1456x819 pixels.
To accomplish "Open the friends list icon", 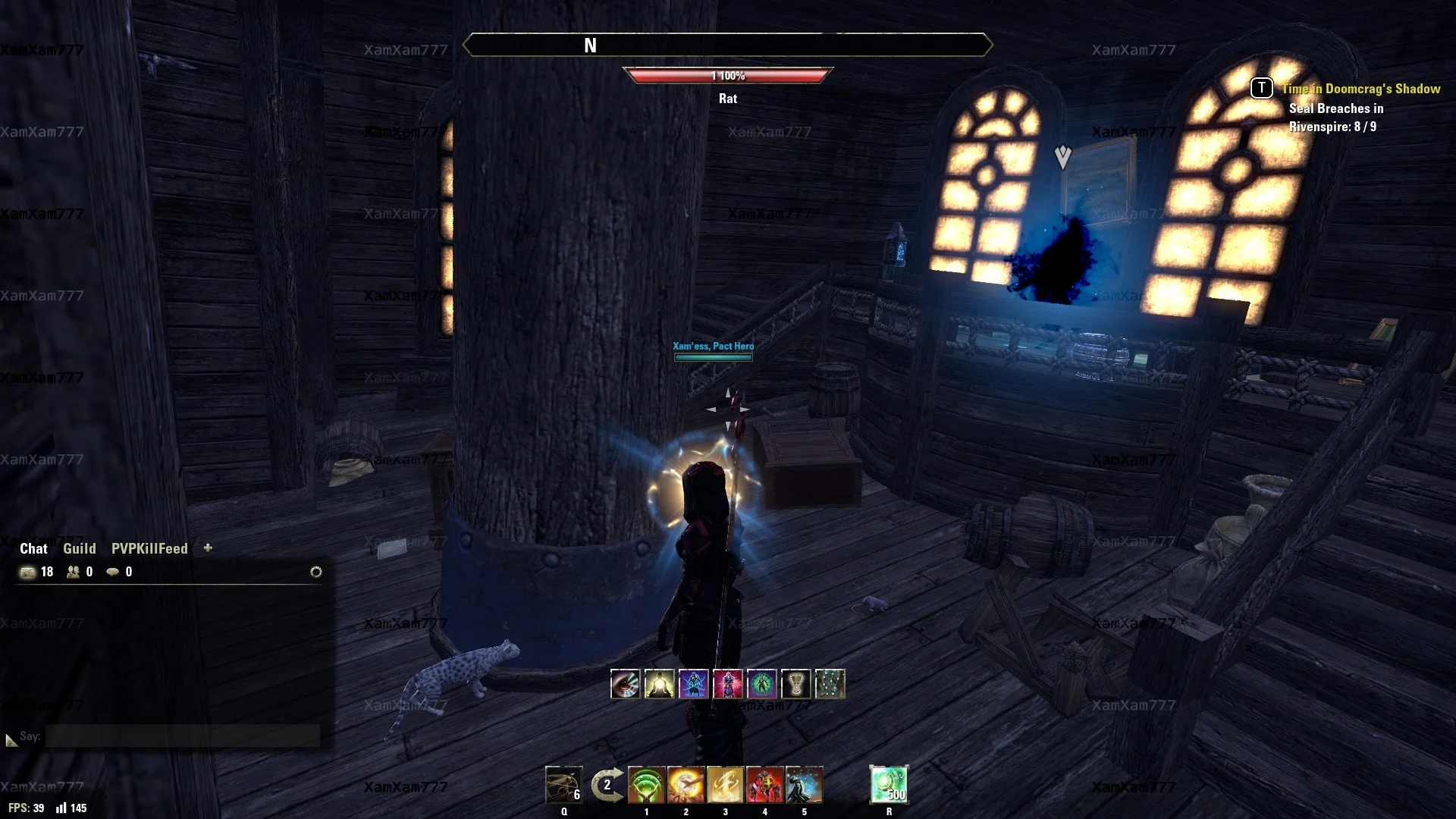I will point(74,572).
